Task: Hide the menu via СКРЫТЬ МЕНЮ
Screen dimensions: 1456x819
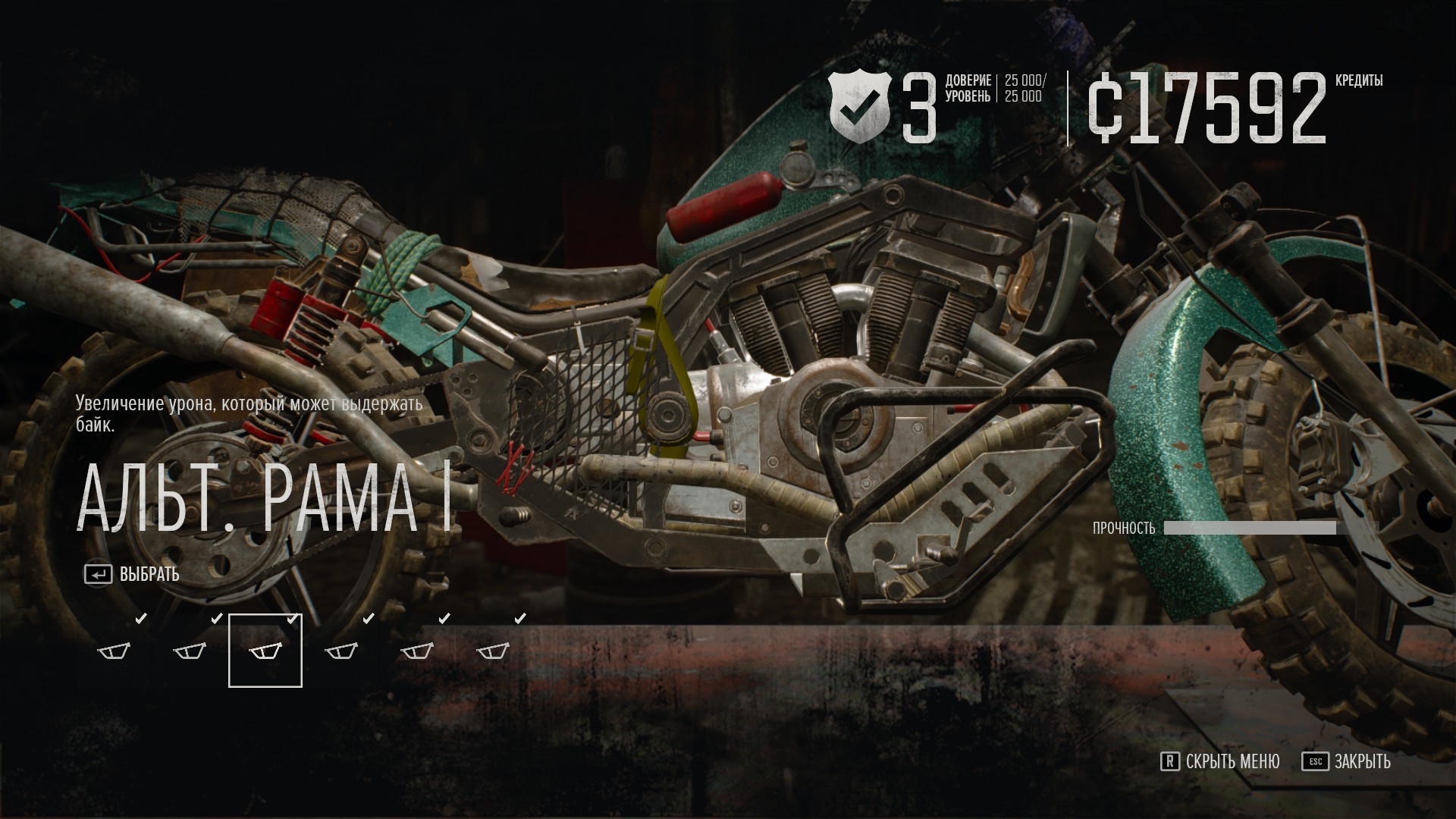Action: click(x=1220, y=761)
